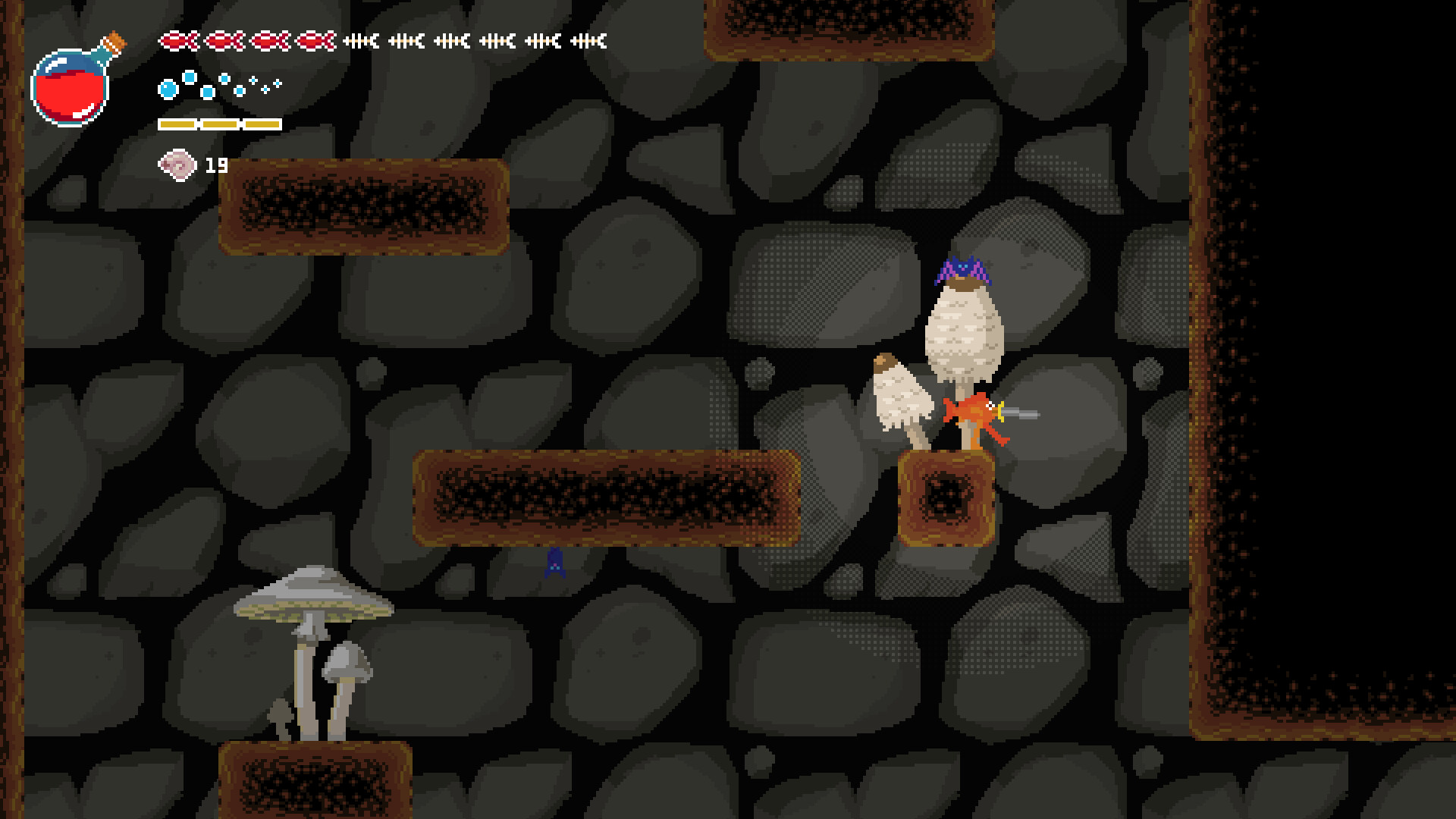Viewport: 1456px width, 819px height.
Task: Select the shell counter showing 19
Action: 215,163
